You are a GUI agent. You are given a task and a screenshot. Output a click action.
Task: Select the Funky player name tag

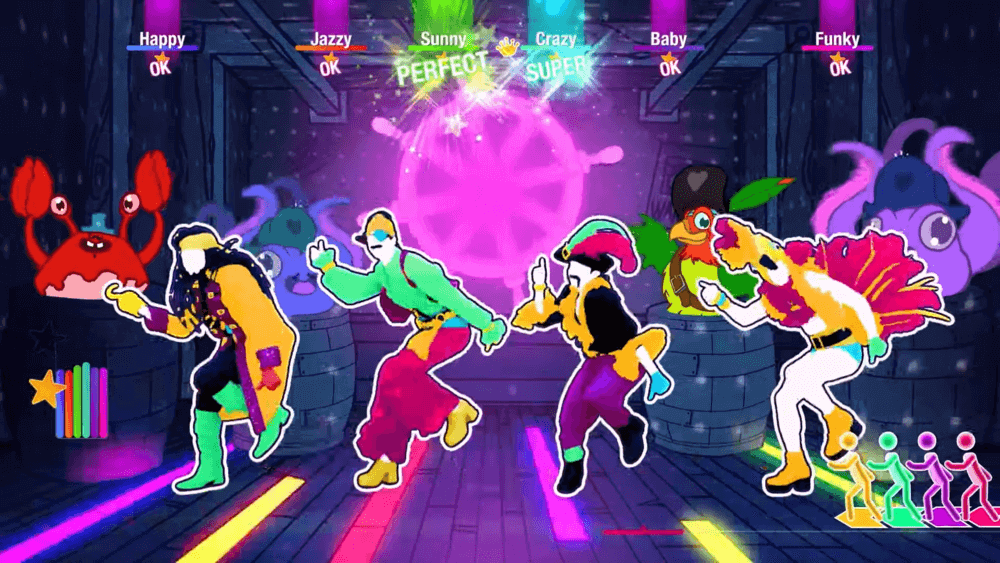(x=837, y=39)
